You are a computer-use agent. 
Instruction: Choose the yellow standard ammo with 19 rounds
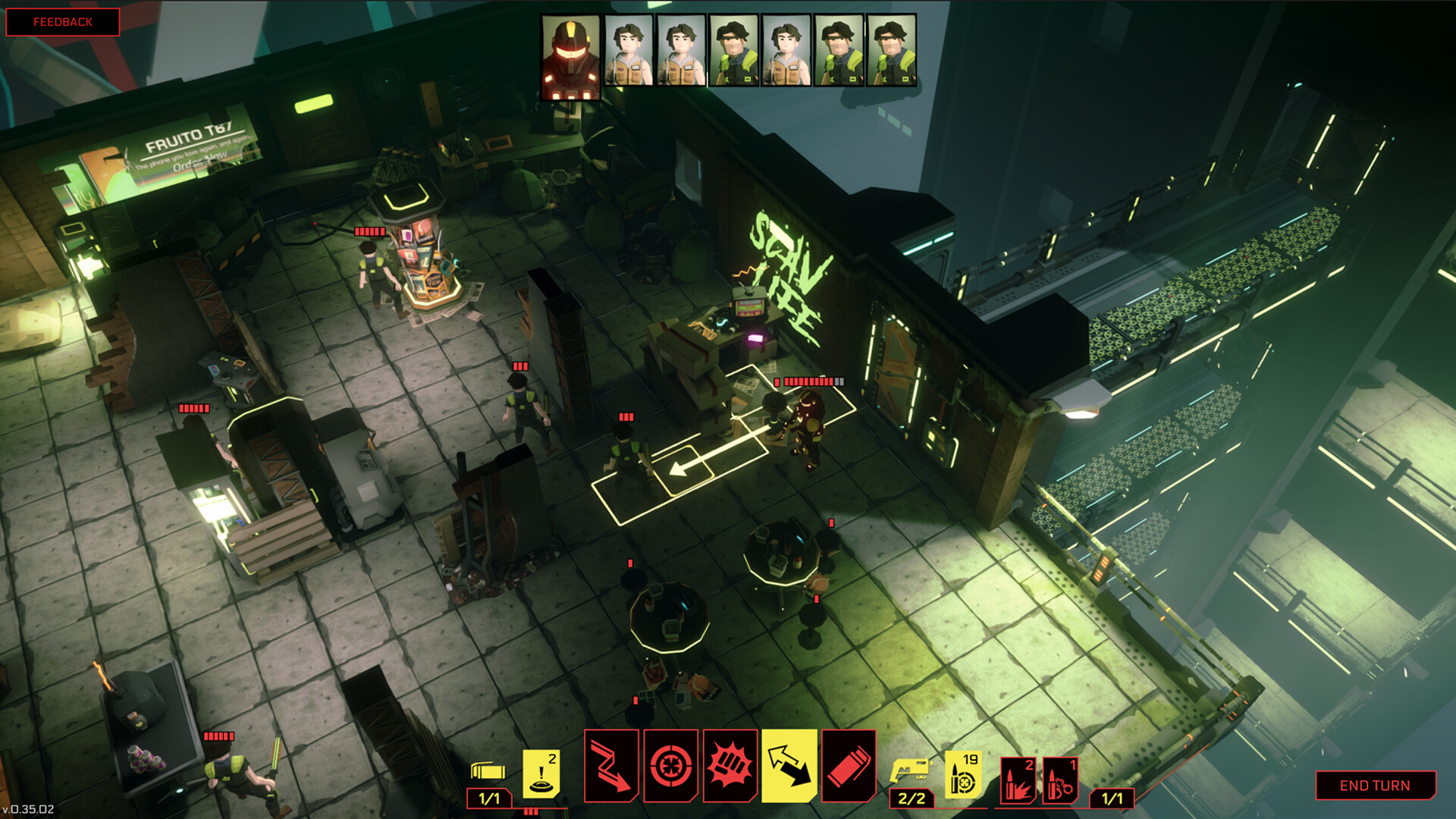tap(963, 775)
